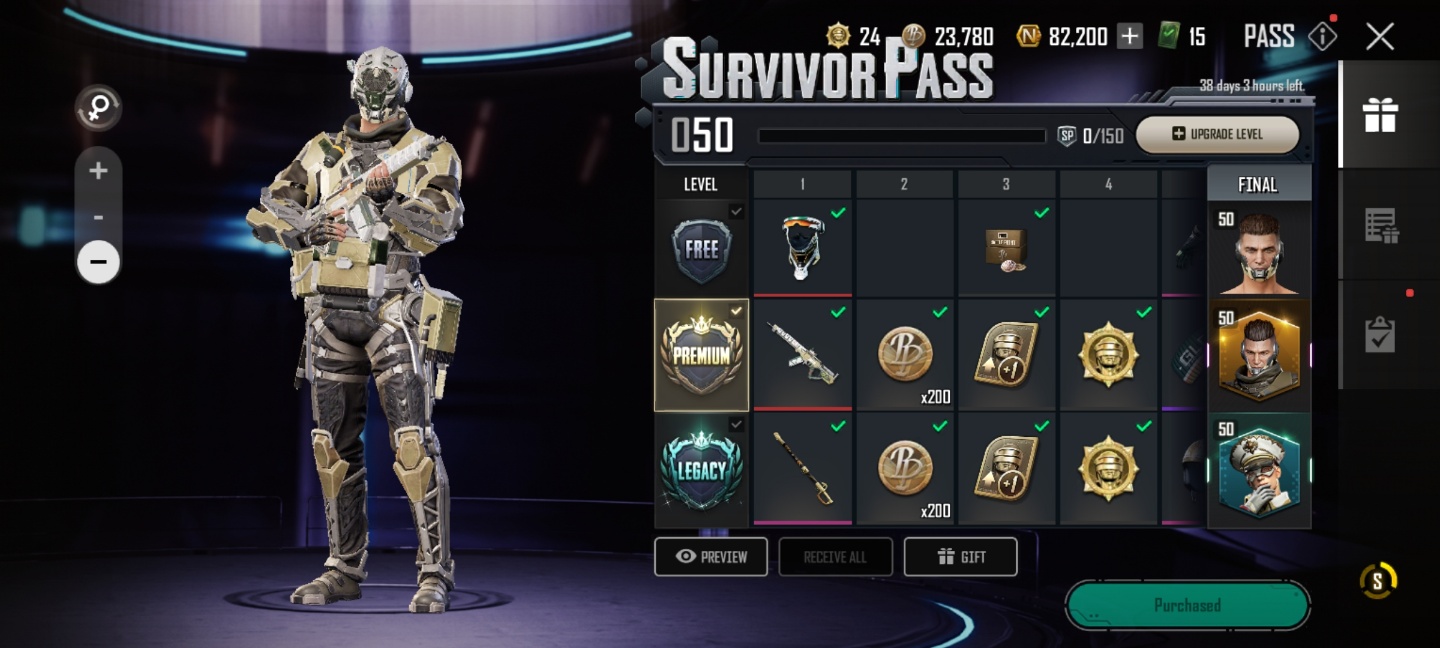This screenshot has width=1440, height=648.
Task: Zoom in on the character model
Action: click(98, 171)
